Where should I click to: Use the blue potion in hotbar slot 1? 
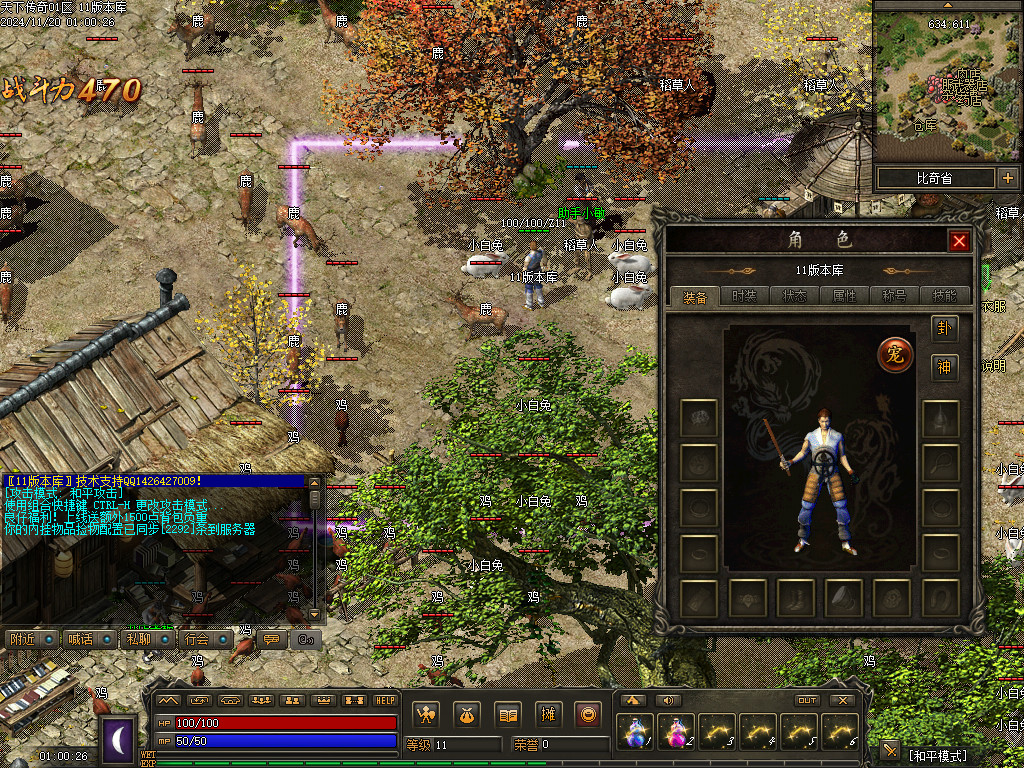pyautogui.click(x=635, y=732)
